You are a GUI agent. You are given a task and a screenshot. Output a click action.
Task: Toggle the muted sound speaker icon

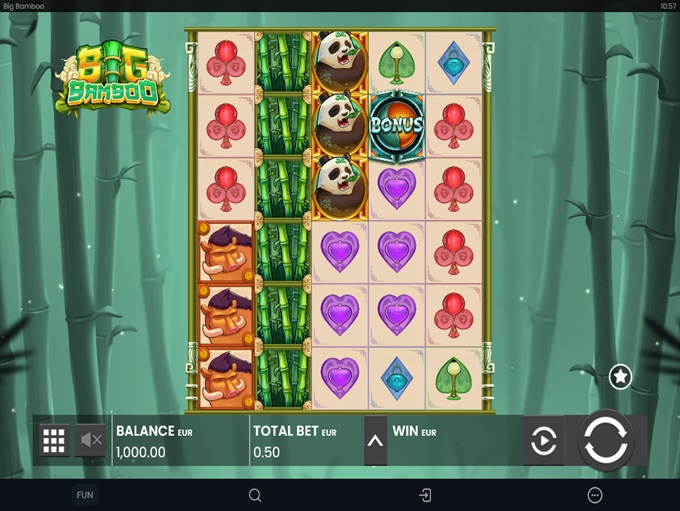click(91, 440)
